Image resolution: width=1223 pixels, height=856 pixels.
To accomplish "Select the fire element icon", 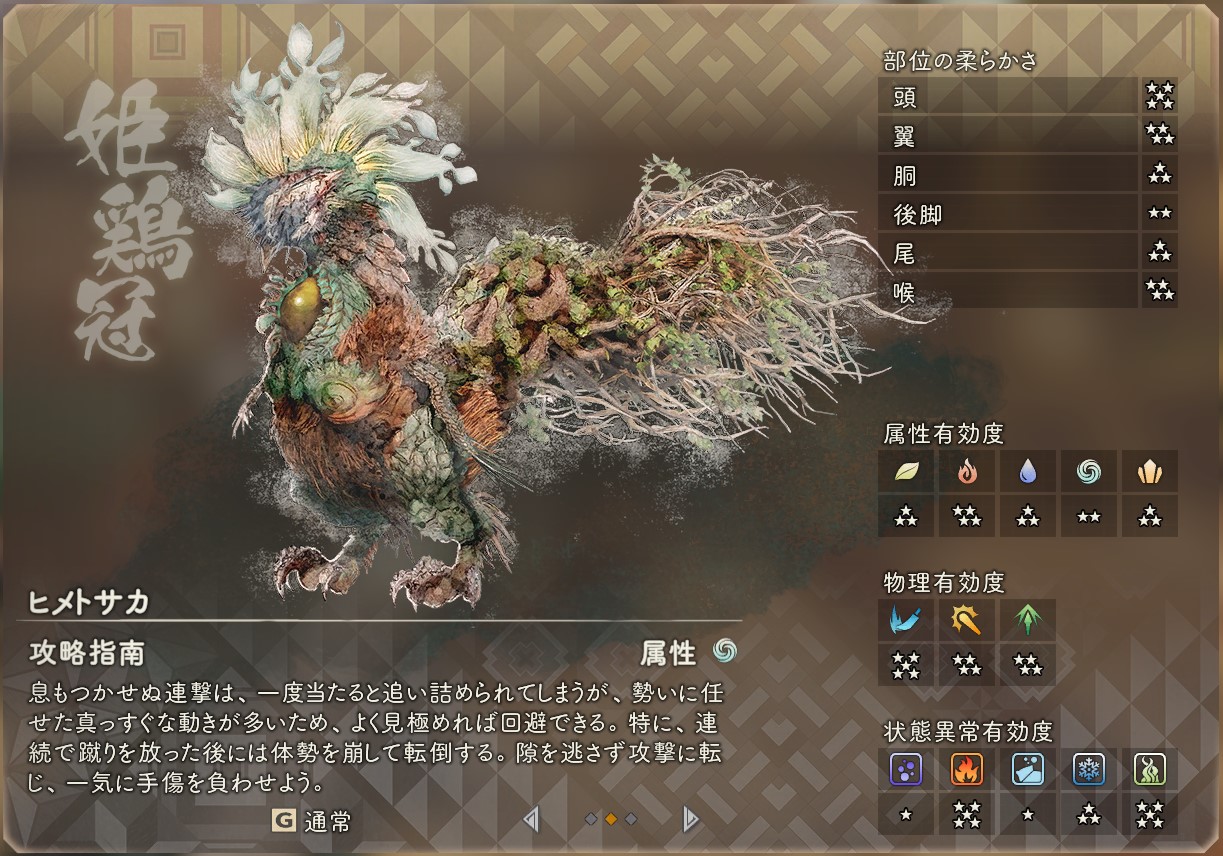I will click(x=967, y=471).
